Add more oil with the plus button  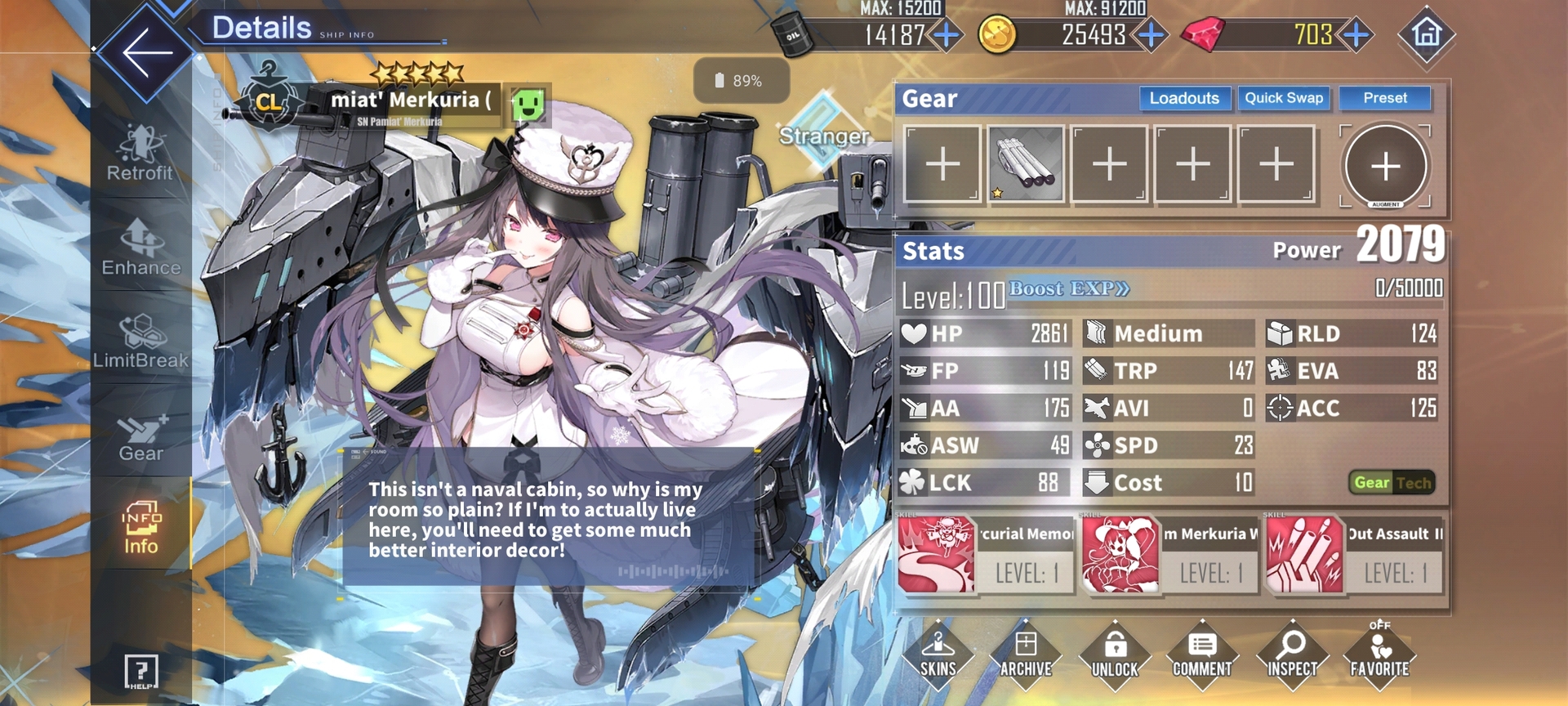click(947, 35)
